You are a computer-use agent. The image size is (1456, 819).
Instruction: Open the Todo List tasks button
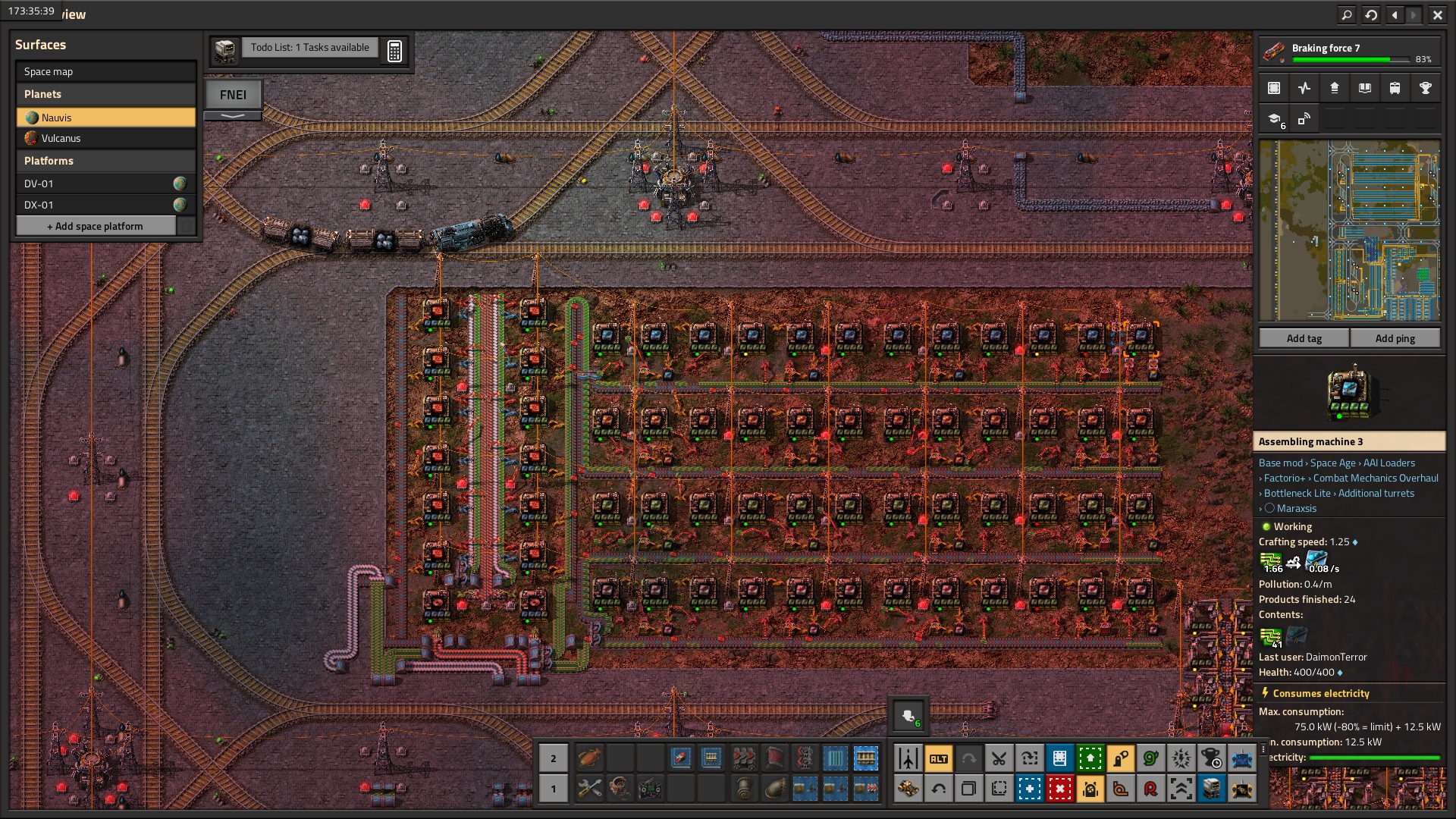309,48
